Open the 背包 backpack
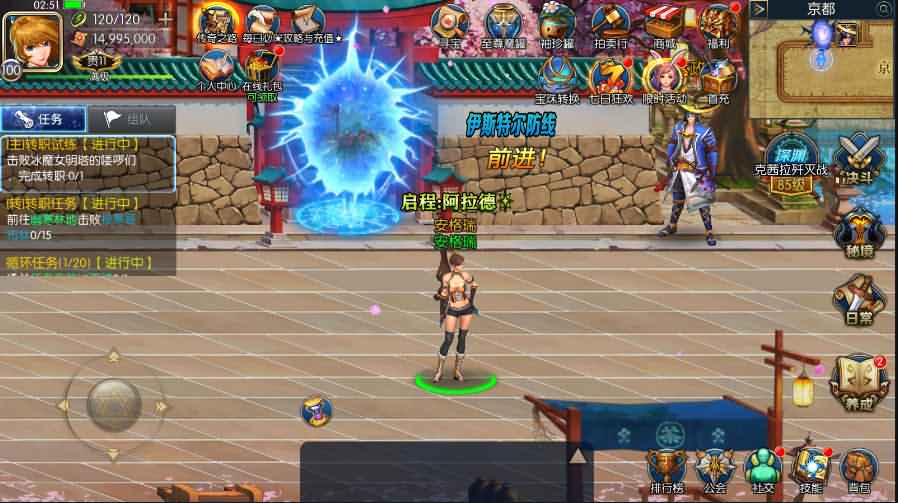898x503 pixels. coord(859,468)
